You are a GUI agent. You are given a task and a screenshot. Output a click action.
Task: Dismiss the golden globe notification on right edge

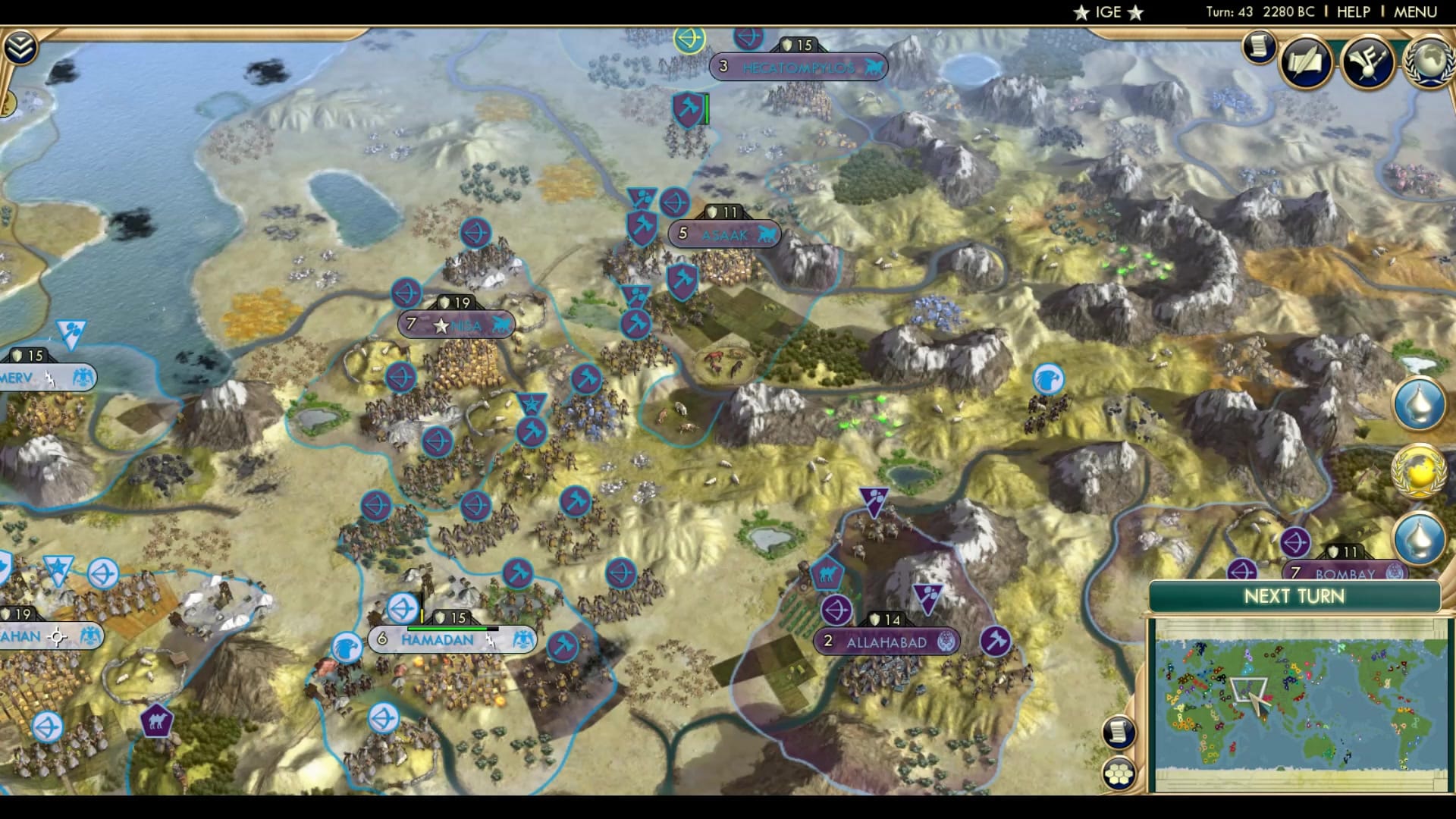tap(1420, 470)
